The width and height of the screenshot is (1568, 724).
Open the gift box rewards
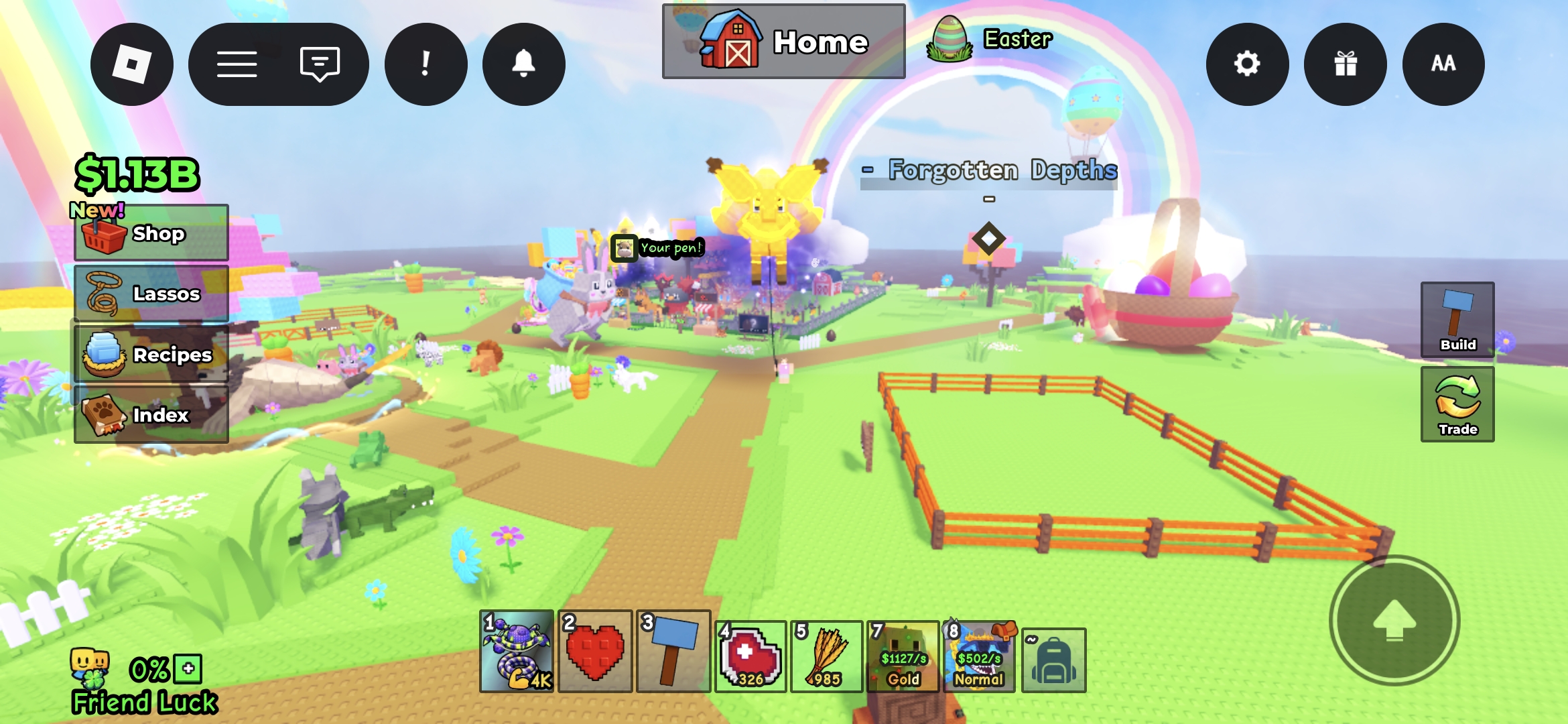1345,64
